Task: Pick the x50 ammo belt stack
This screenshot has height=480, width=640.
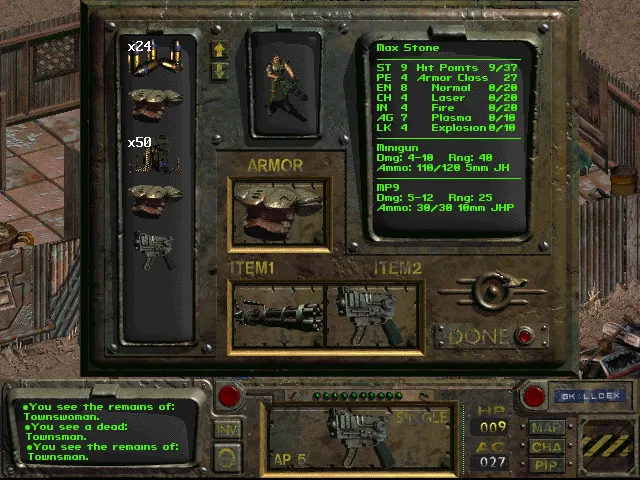Action: click(153, 152)
